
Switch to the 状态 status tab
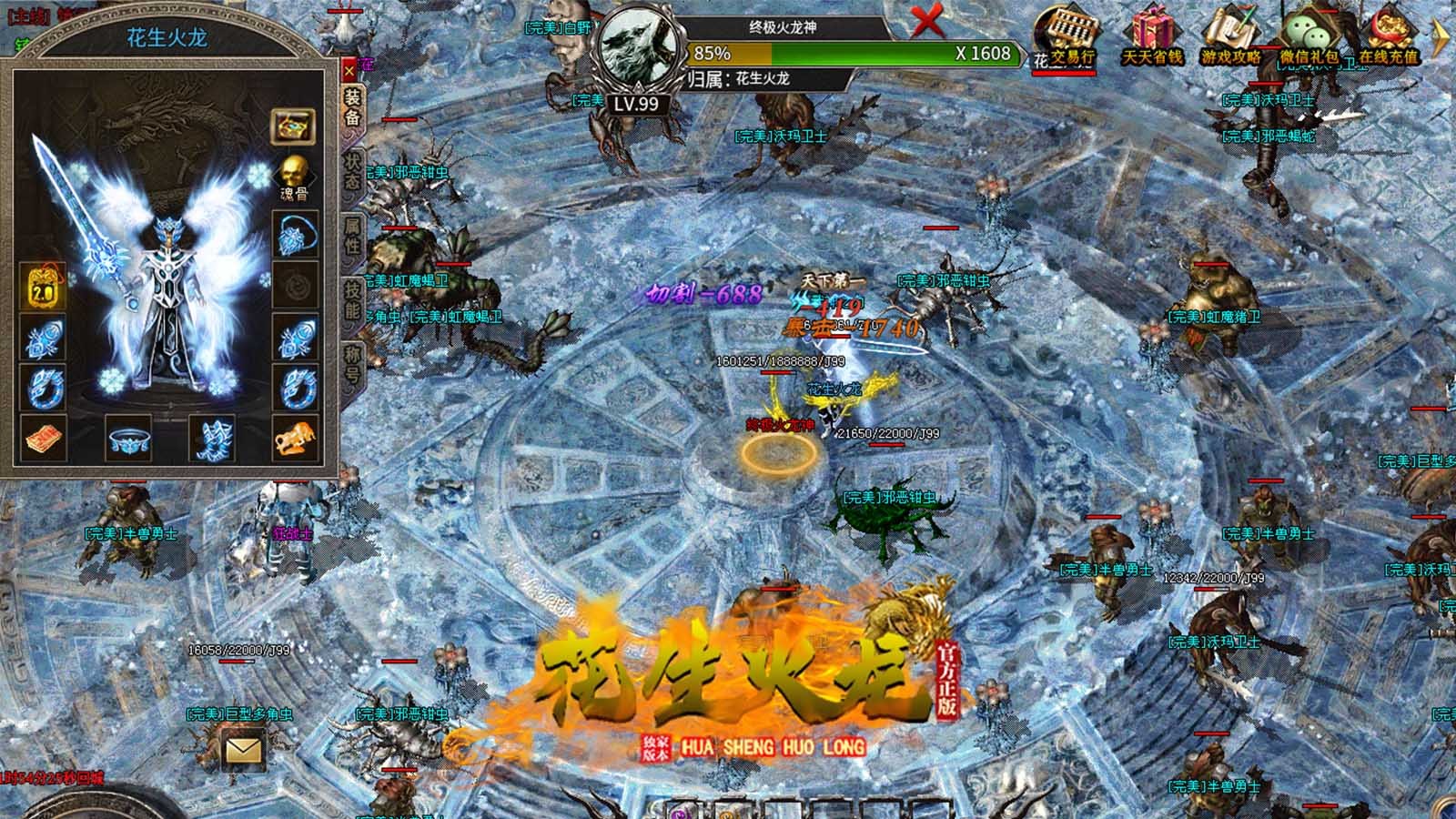pos(352,171)
